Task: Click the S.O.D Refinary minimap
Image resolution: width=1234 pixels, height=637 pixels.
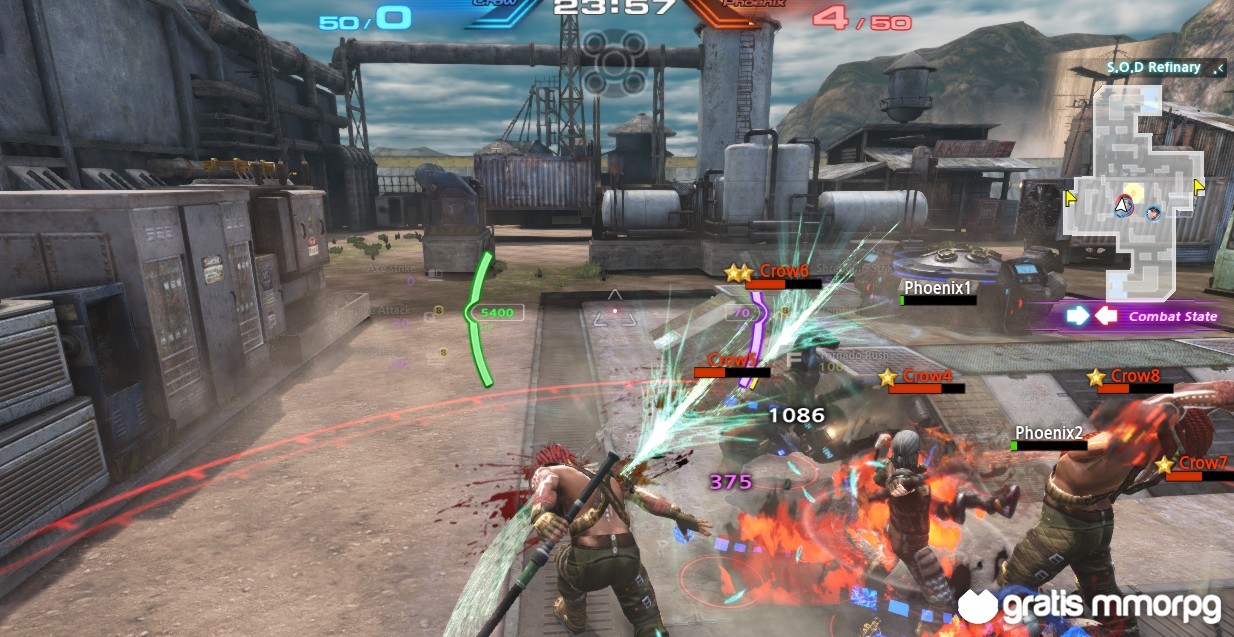Action: click(1133, 170)
